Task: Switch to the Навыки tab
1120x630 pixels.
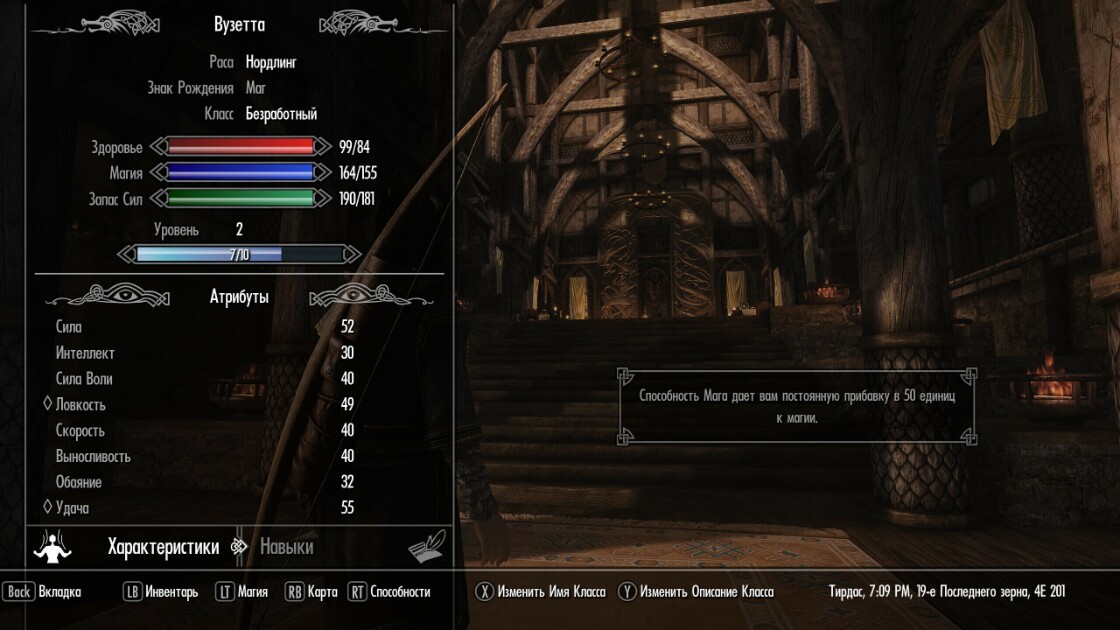Action: tap(286, 547)
